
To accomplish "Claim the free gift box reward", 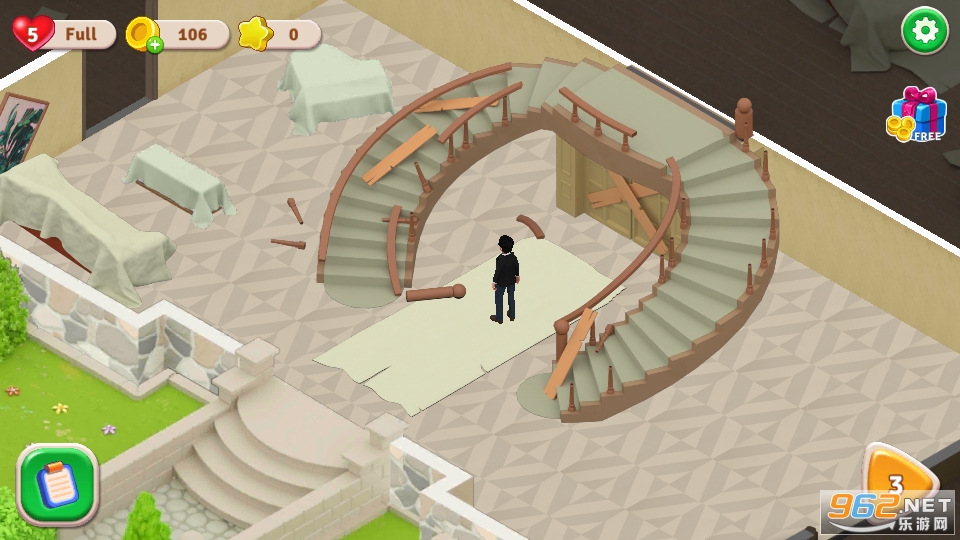I will pos(916,114).
